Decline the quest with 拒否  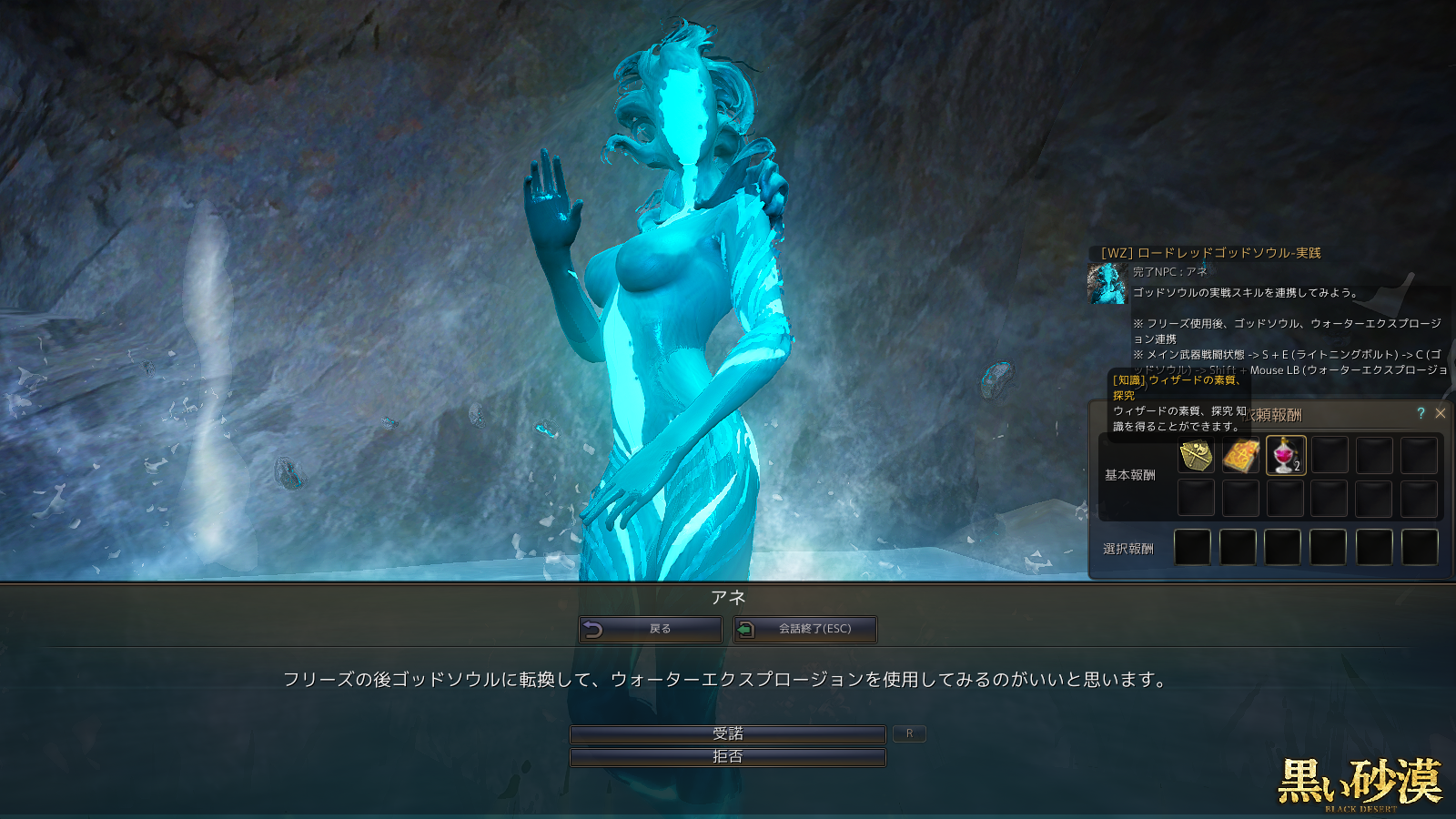click(727, 757)
